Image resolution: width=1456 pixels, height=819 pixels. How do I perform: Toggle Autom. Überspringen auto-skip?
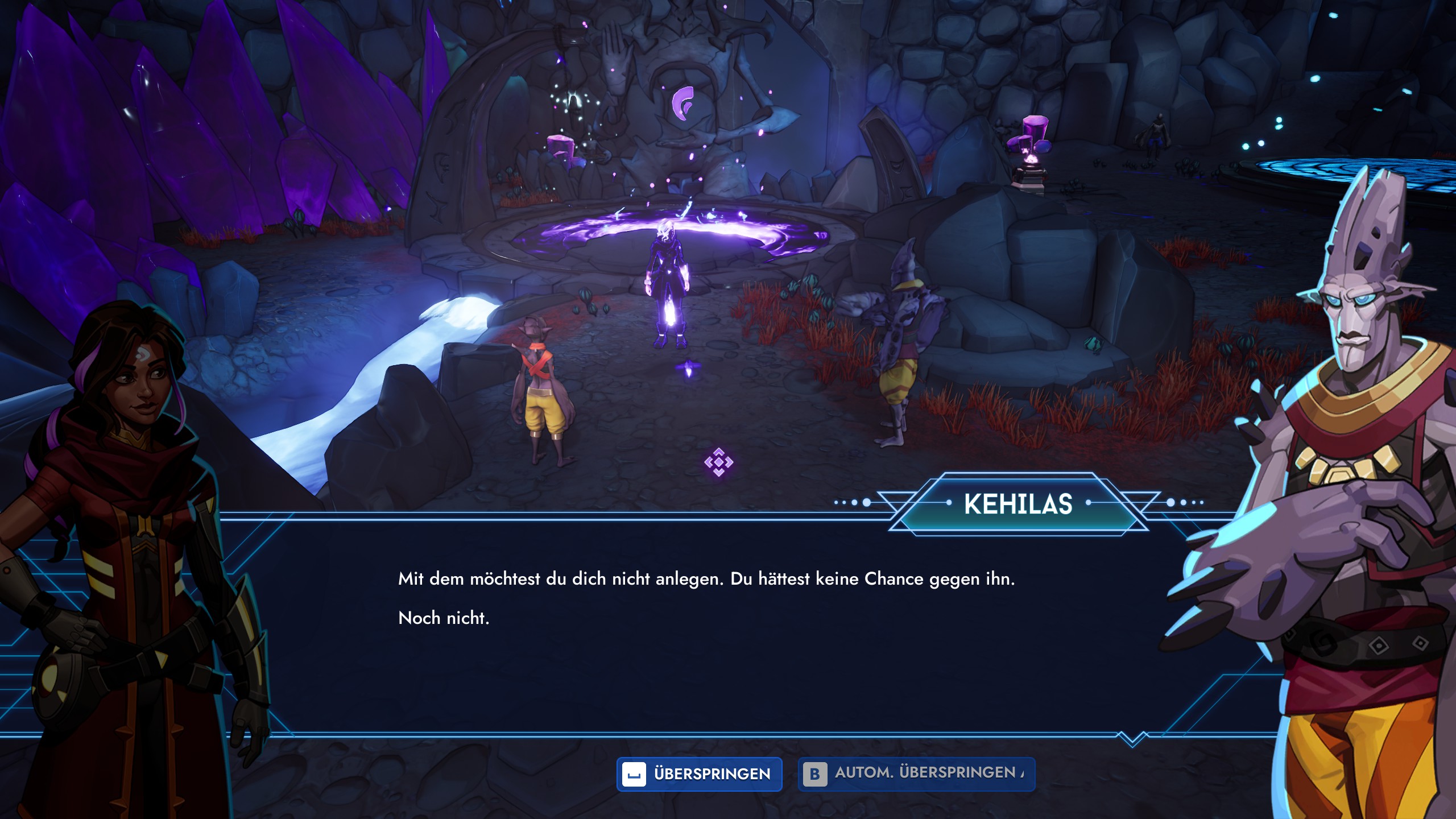pyautogui.click(x=916, y=774)
